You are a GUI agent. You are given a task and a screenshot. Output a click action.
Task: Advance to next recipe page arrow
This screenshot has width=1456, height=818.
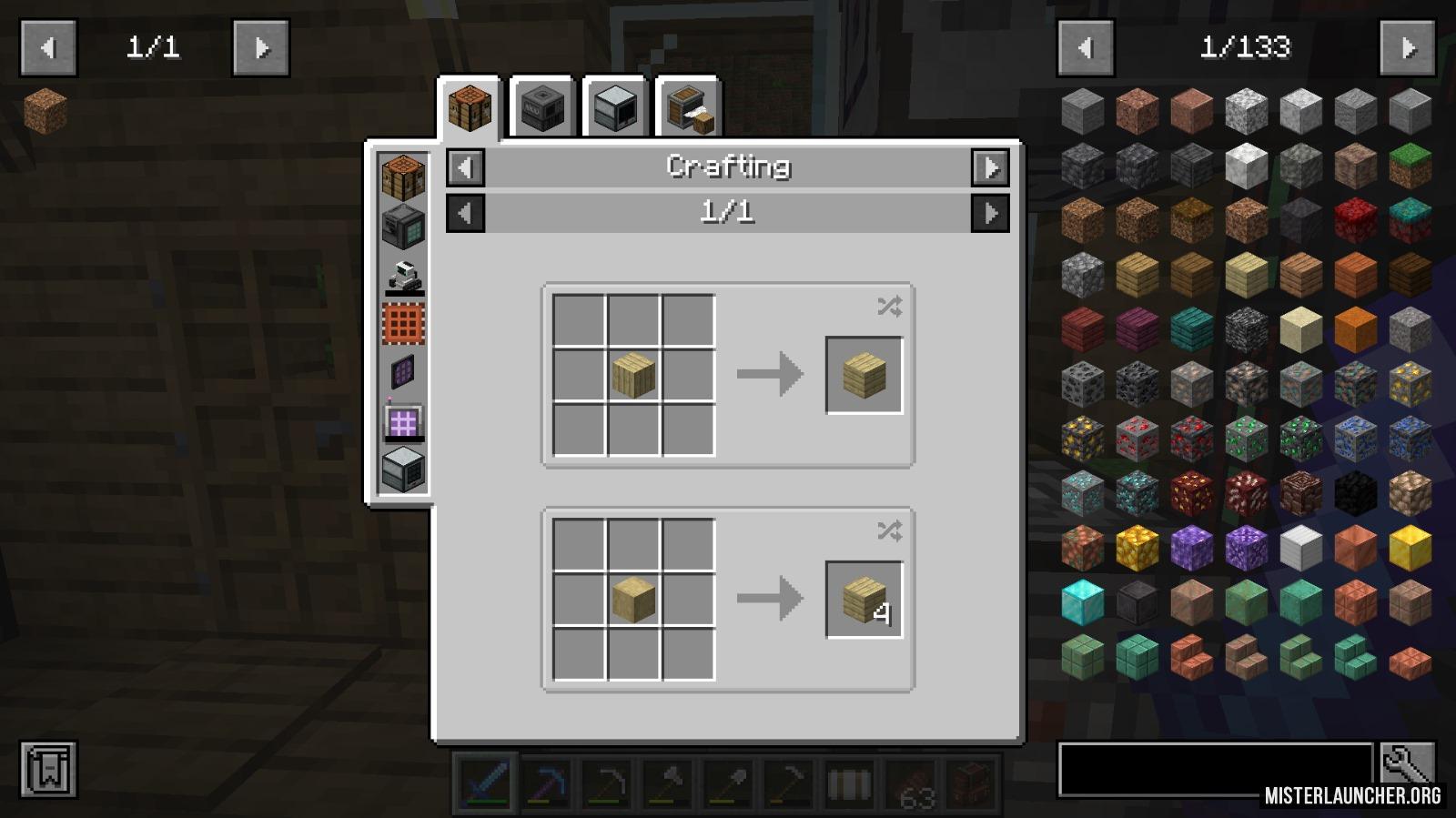tap(990, 214)
